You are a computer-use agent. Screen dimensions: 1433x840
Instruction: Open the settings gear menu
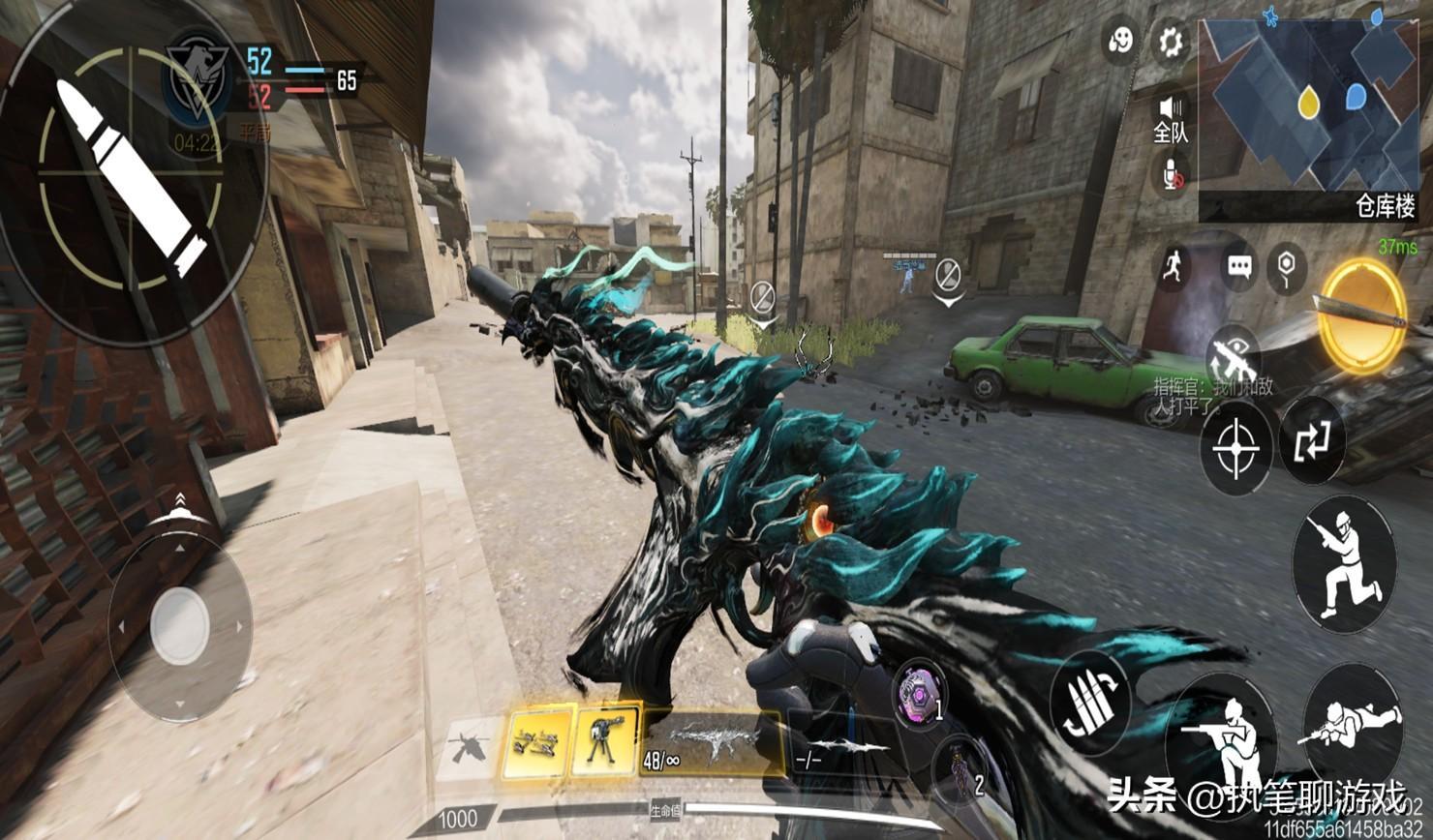click(1171, 42)
